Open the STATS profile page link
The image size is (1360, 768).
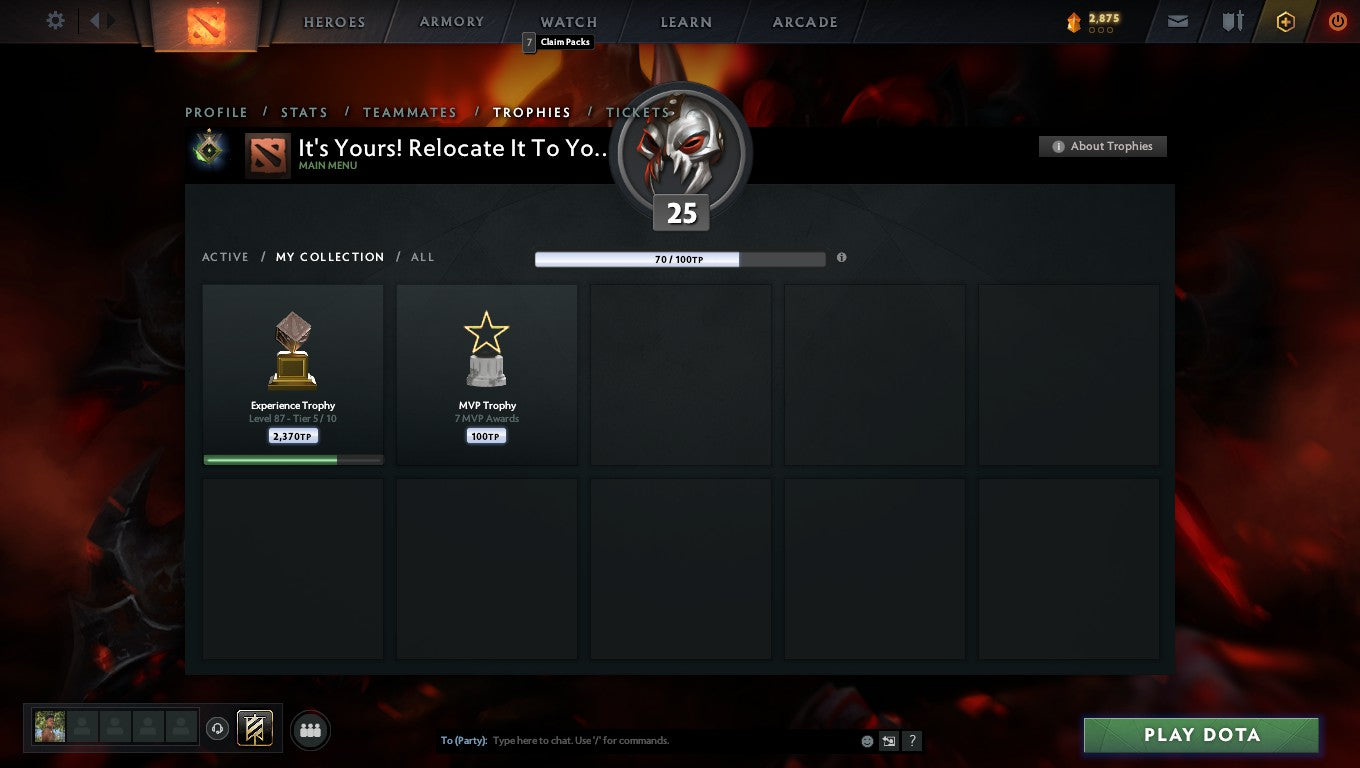click(304, 112)
